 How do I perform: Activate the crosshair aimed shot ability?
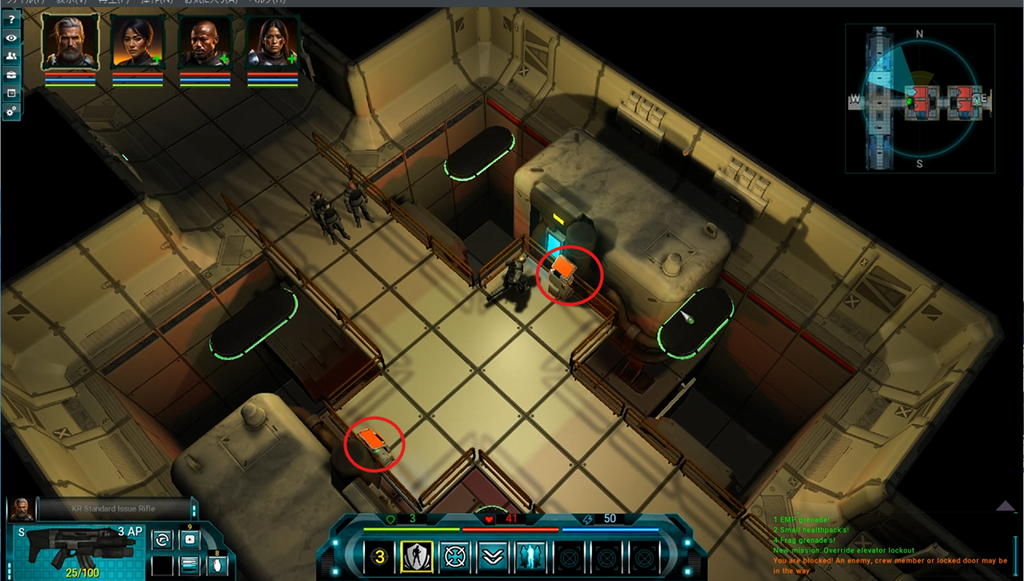tap(454, 555)
